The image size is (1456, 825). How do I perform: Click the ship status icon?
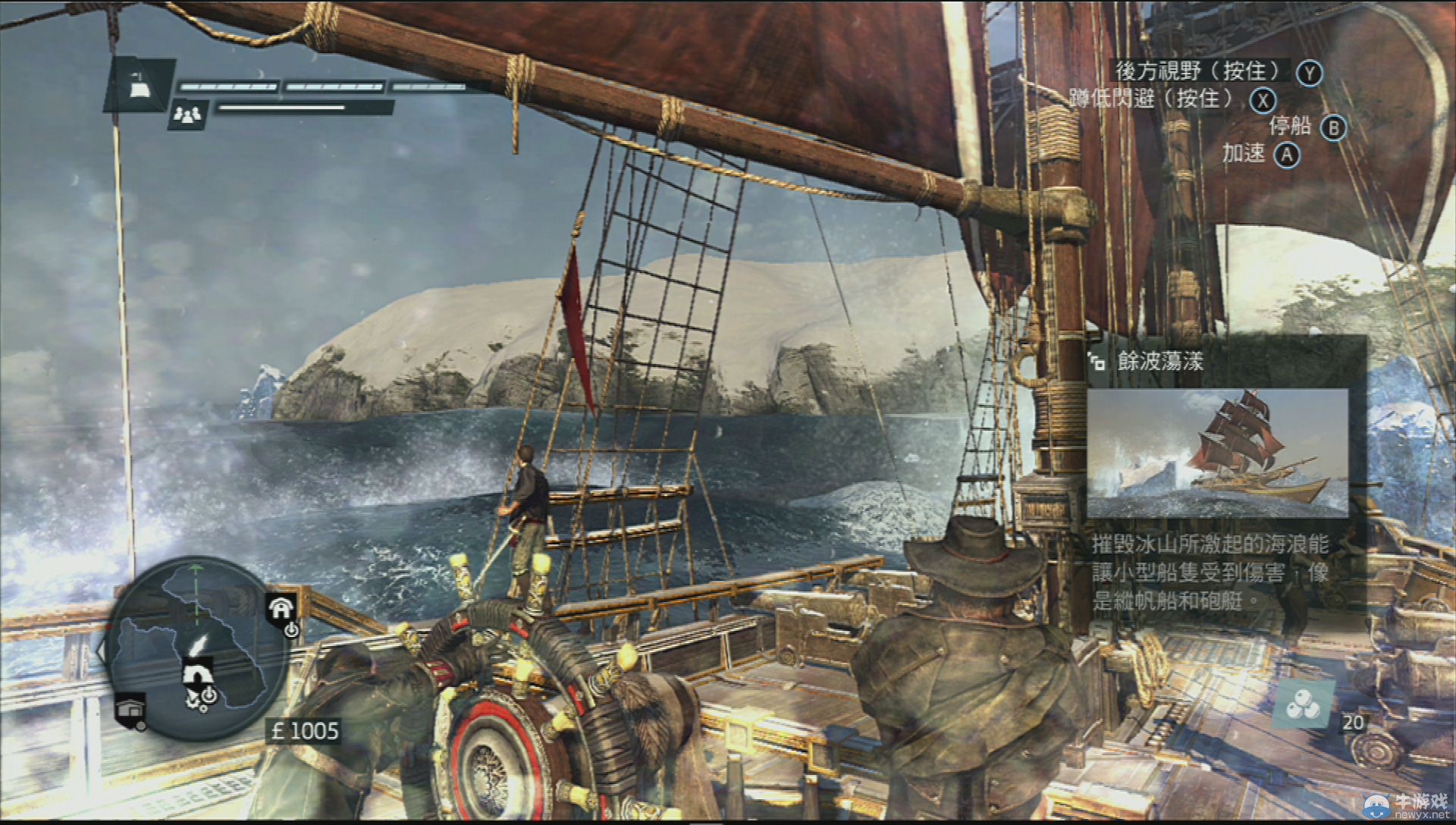(x=140, y=86)
